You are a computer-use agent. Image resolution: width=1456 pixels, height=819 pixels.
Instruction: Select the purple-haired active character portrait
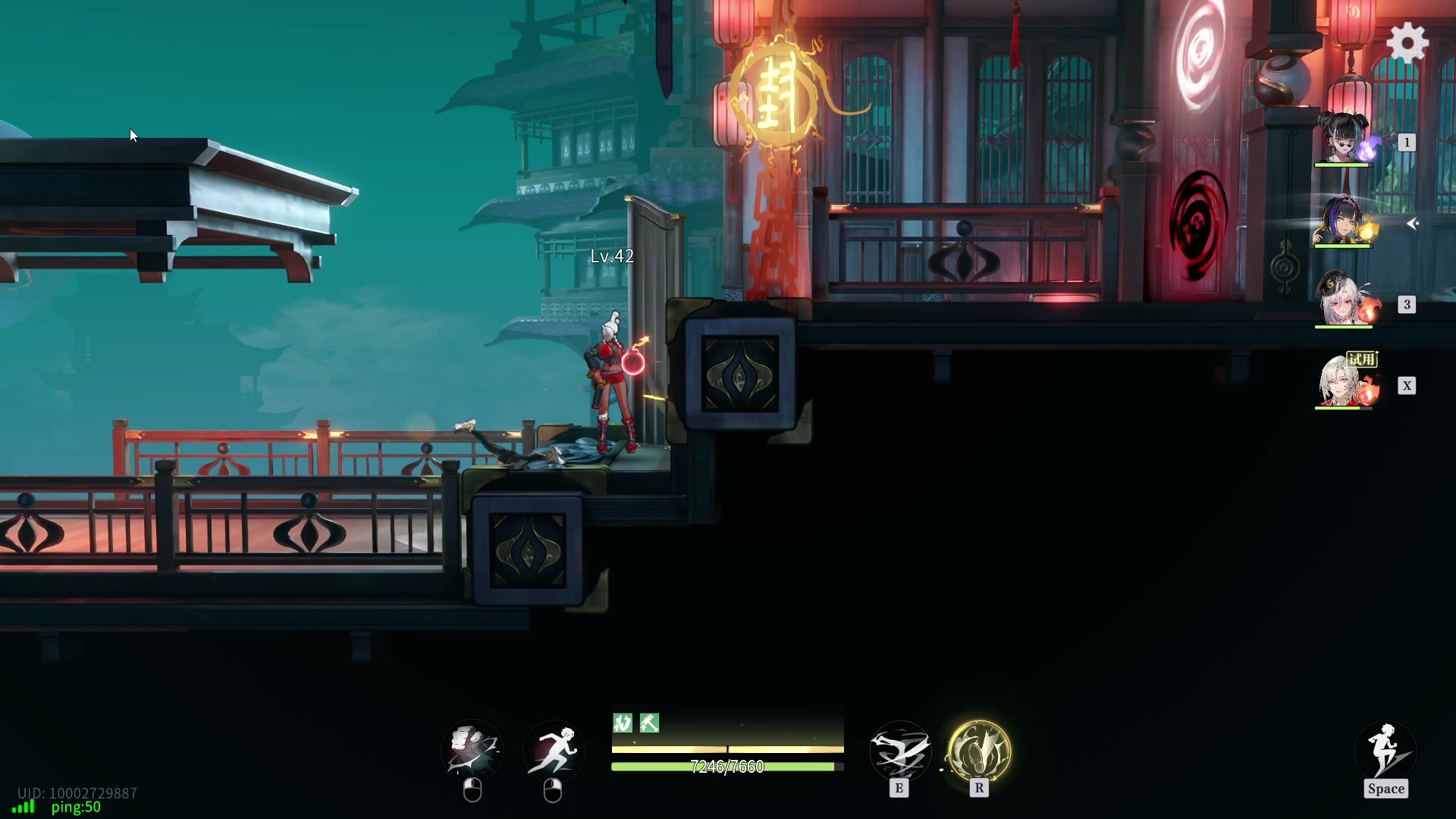click(1344, 221)
